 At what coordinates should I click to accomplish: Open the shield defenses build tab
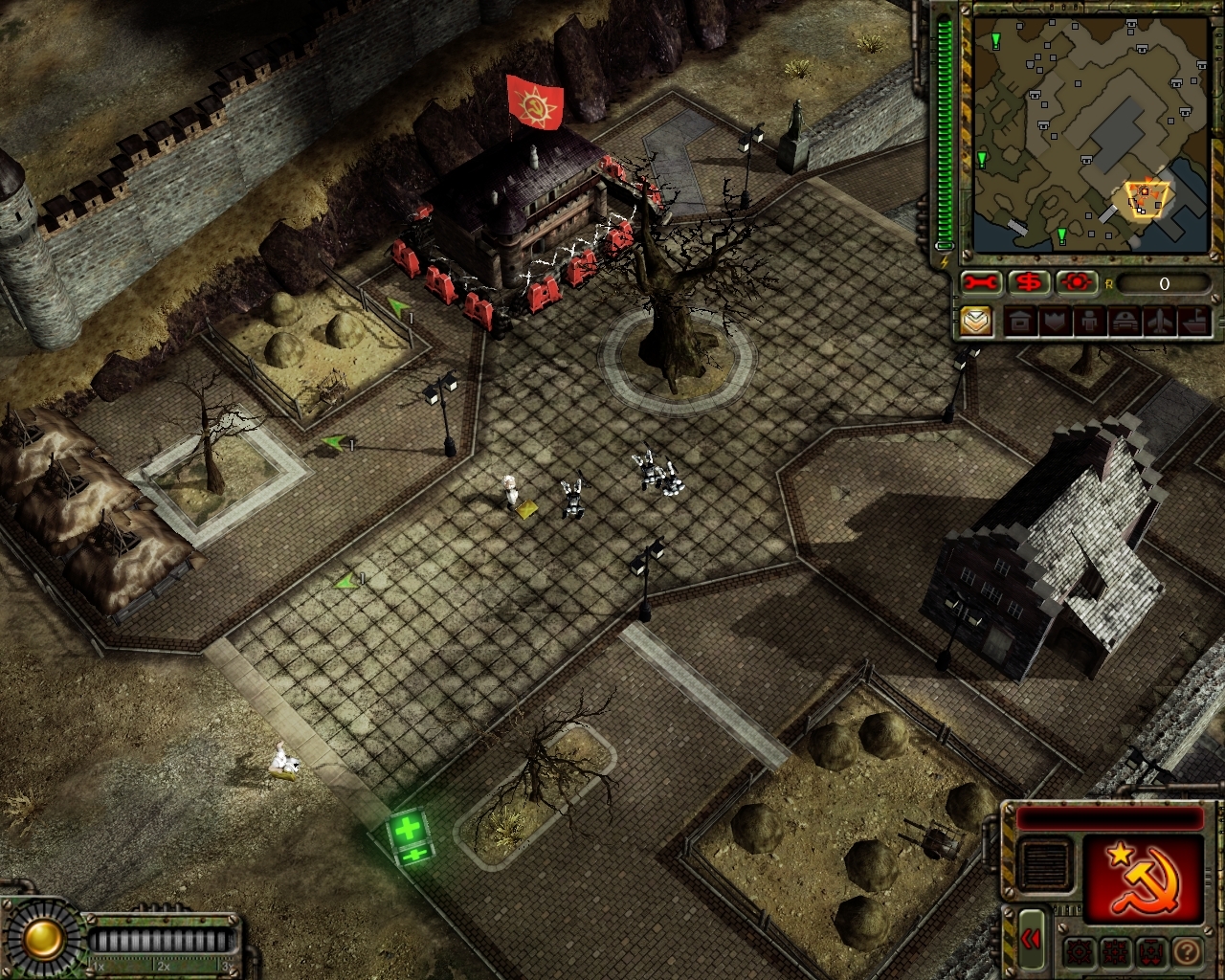point(1055,322)
